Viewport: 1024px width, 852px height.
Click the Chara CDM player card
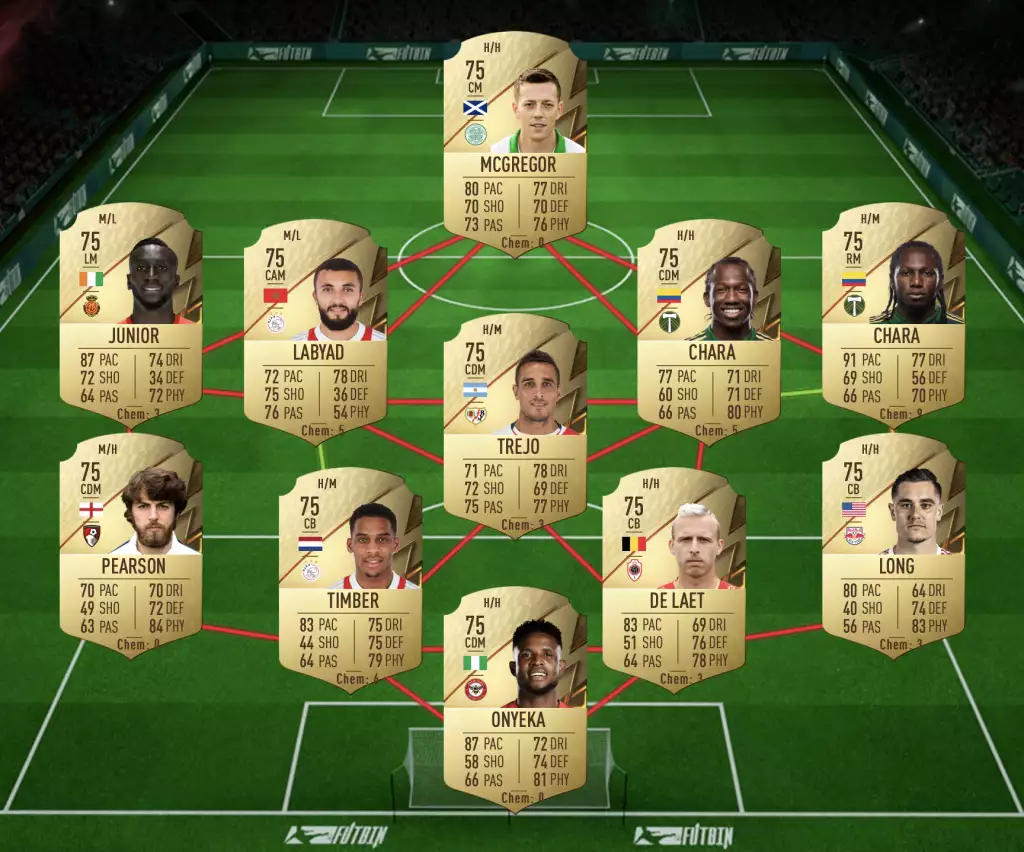click(x=709, y=330)
